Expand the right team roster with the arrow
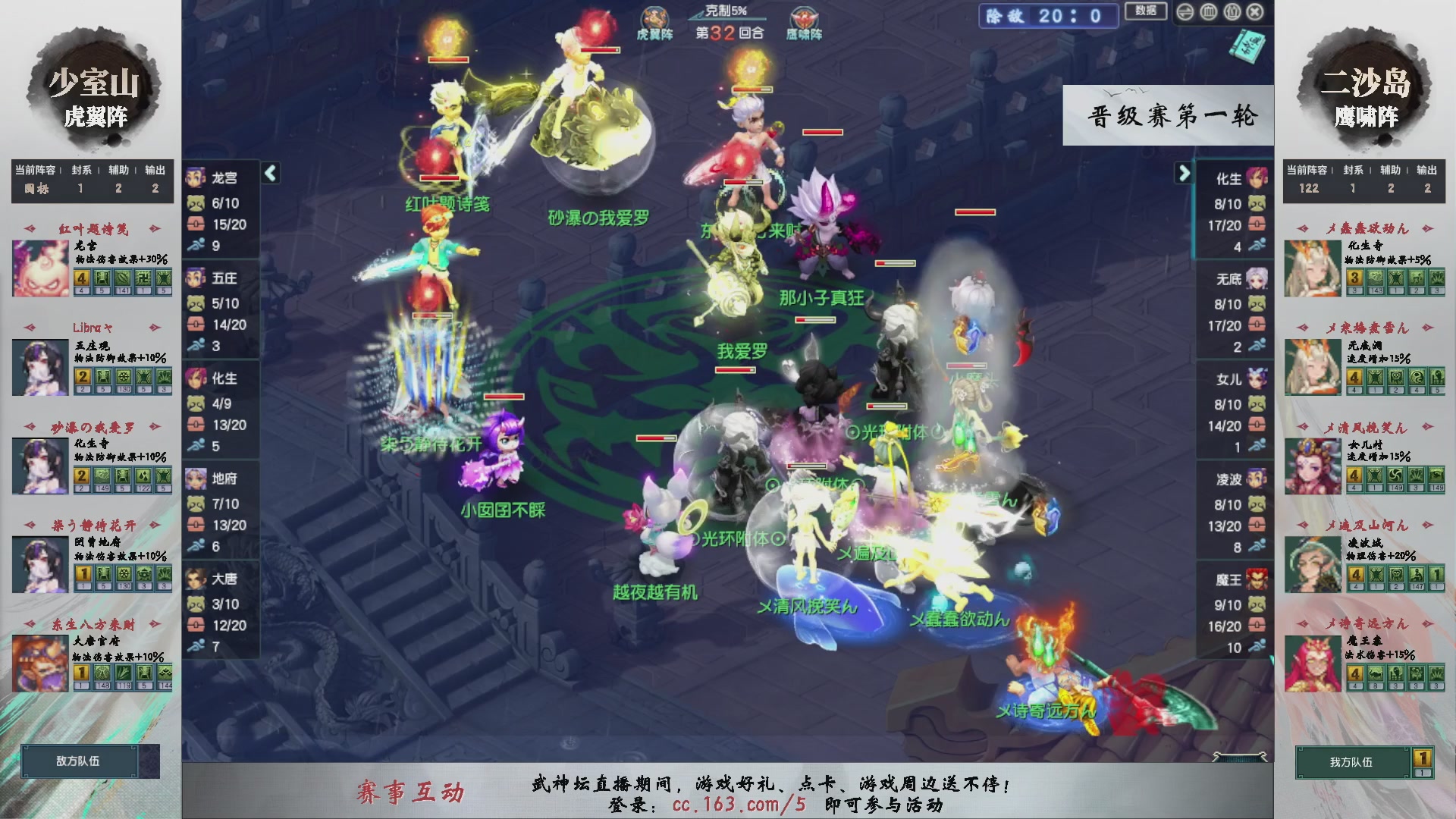This screenshot has height=819, width=1456. coord(1185,173)
